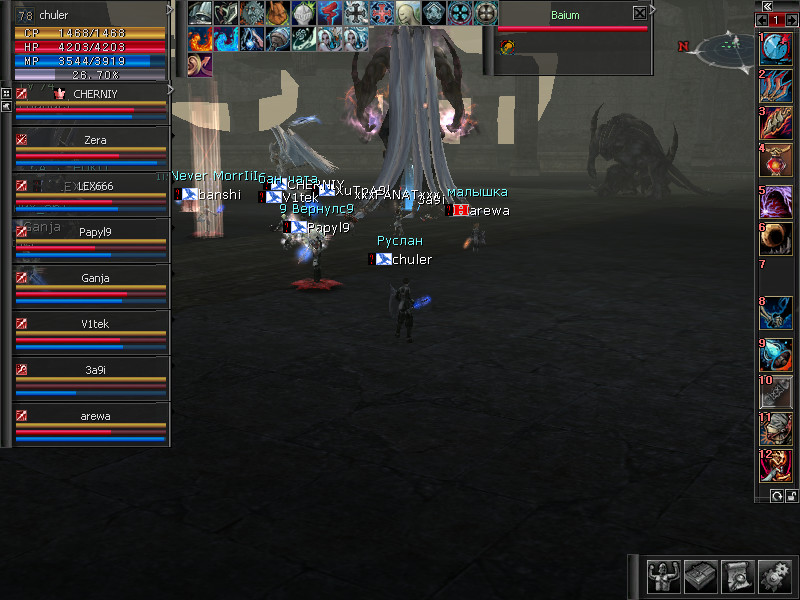800x600 pixels.
Task: Open the system gear menu
Action: 774,575
